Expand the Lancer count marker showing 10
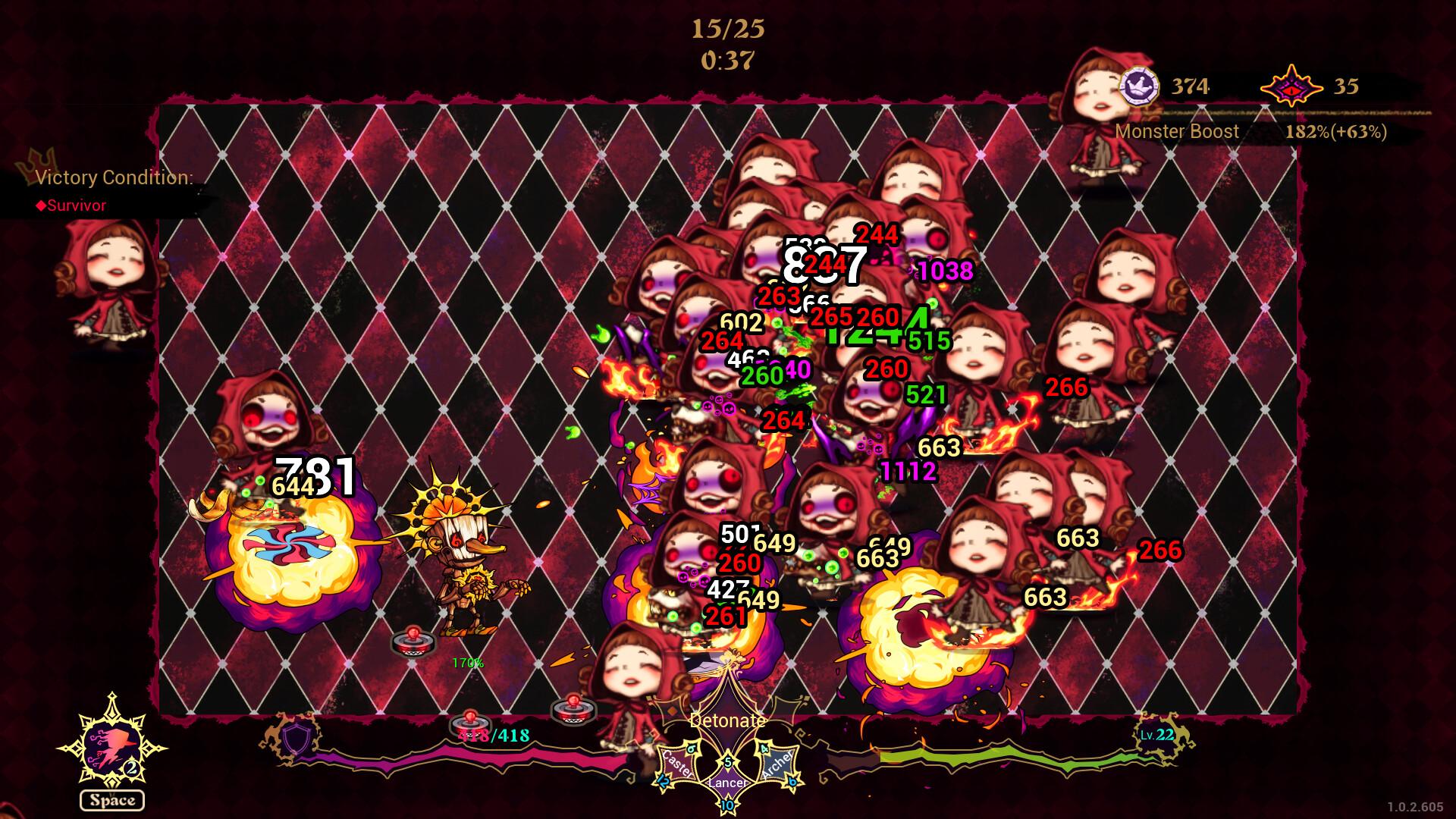Viewport: 1456px width, 819px height. pos(728,807)
